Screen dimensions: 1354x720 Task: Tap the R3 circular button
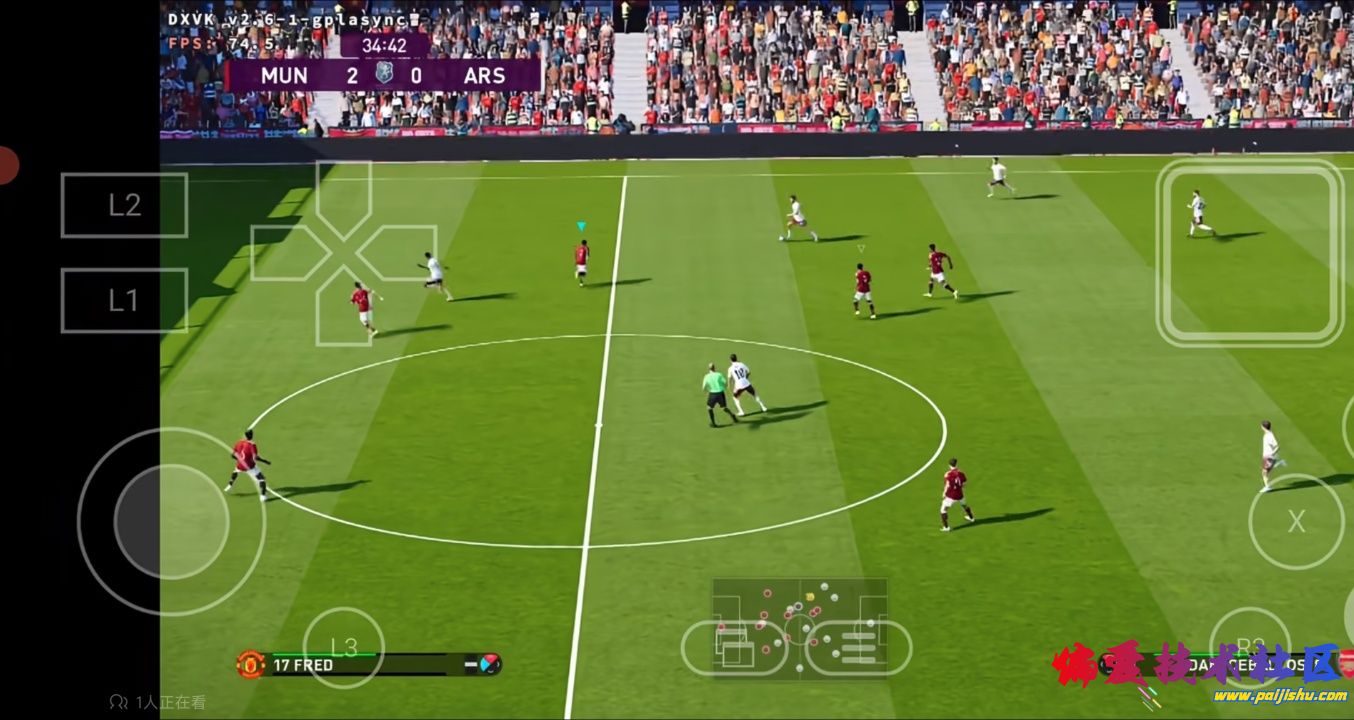tap(1250, 647)
